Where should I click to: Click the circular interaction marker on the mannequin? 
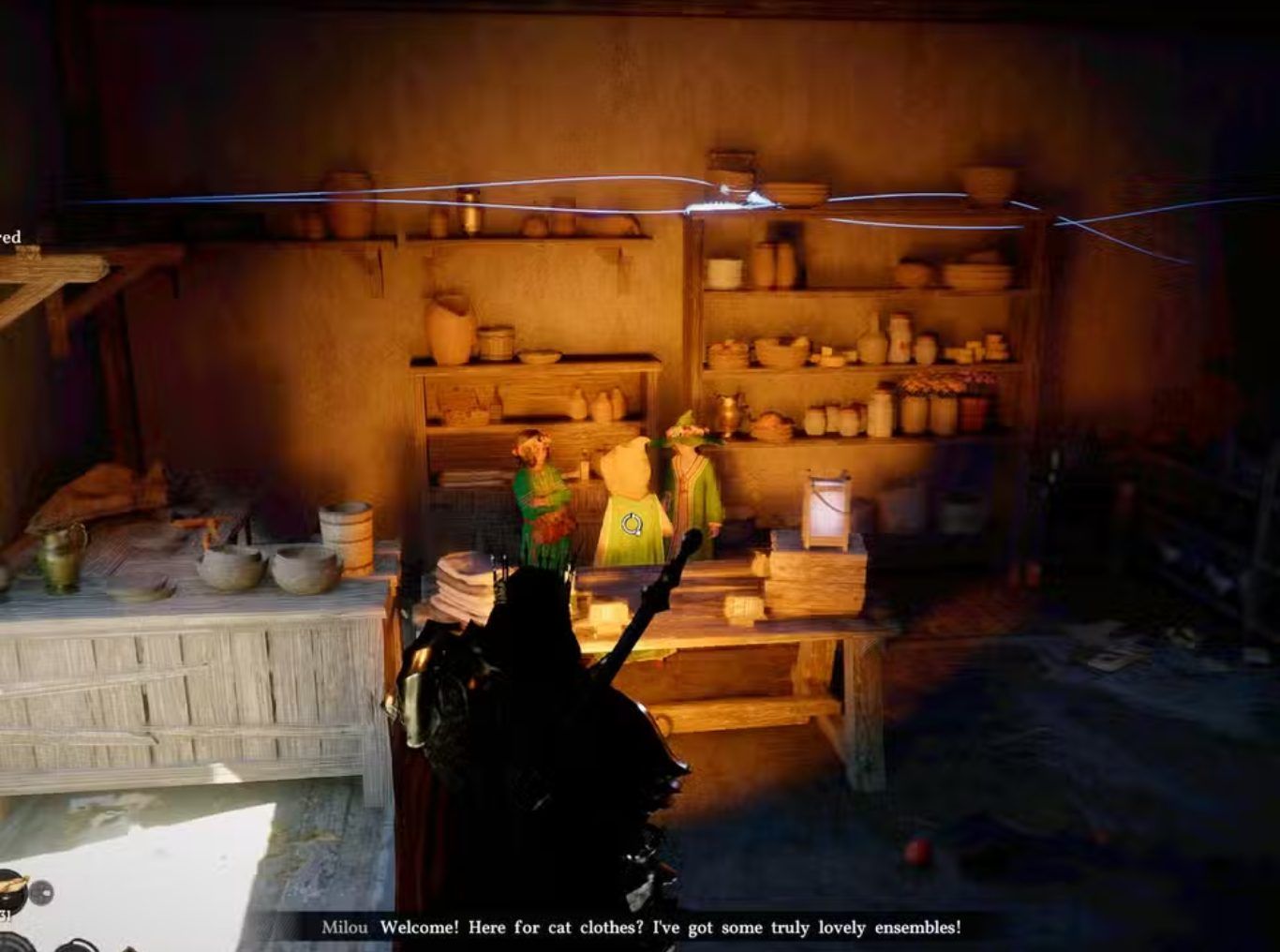pyautogui.click(x=632, y=525)
